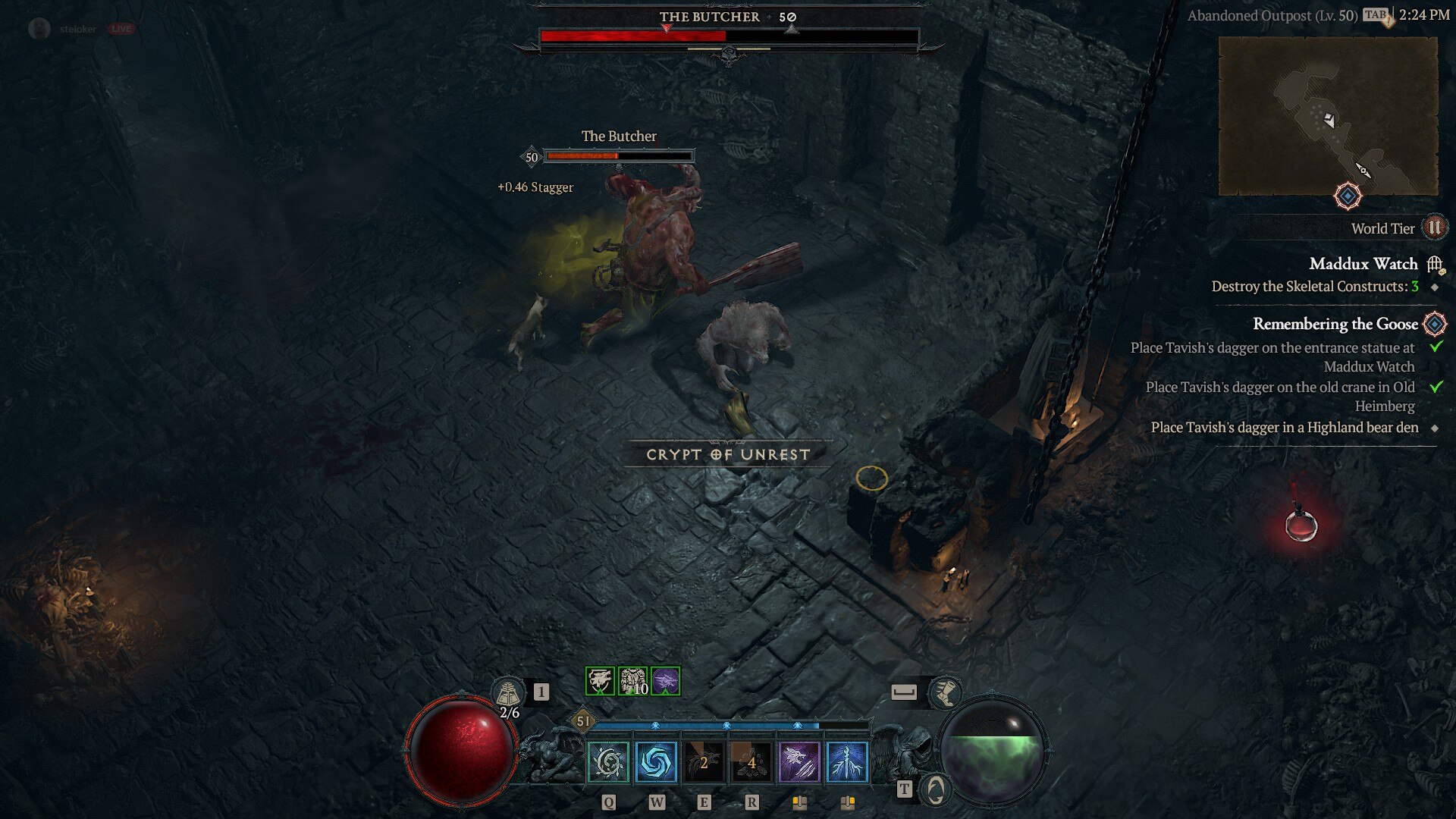This screenshot has height=819, width=1456.
Task: Inspect the wolf shield buff icon
Action: (x=600, y=681)
